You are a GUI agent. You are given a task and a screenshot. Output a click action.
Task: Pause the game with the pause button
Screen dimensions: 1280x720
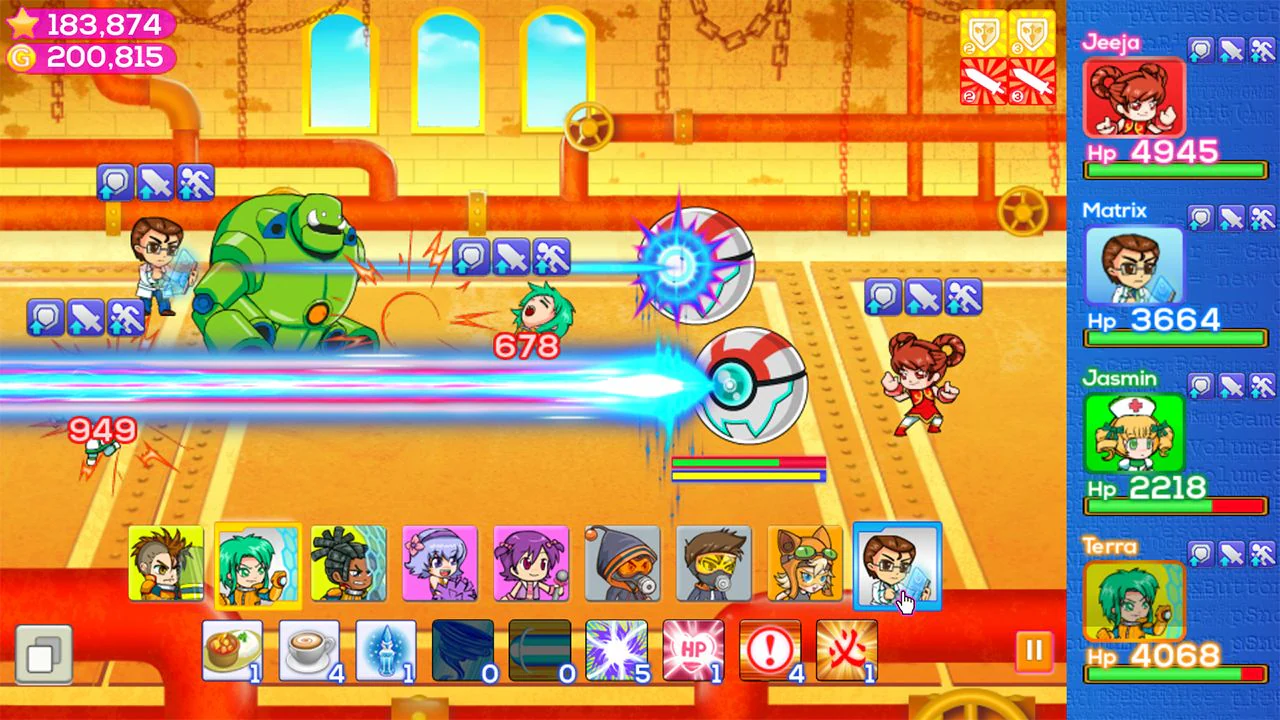[1034, 650]
